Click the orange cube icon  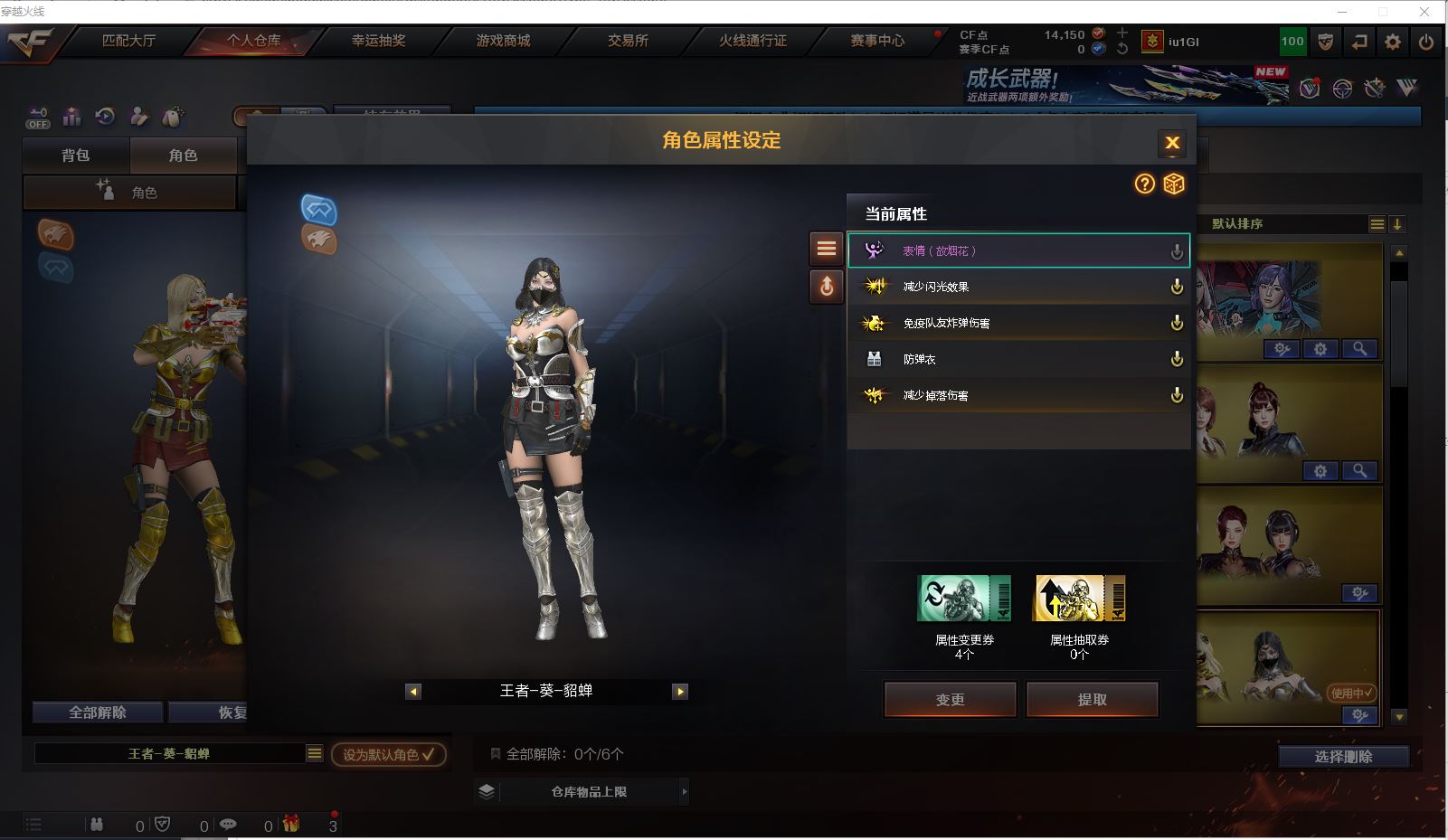click(1174, 184)
